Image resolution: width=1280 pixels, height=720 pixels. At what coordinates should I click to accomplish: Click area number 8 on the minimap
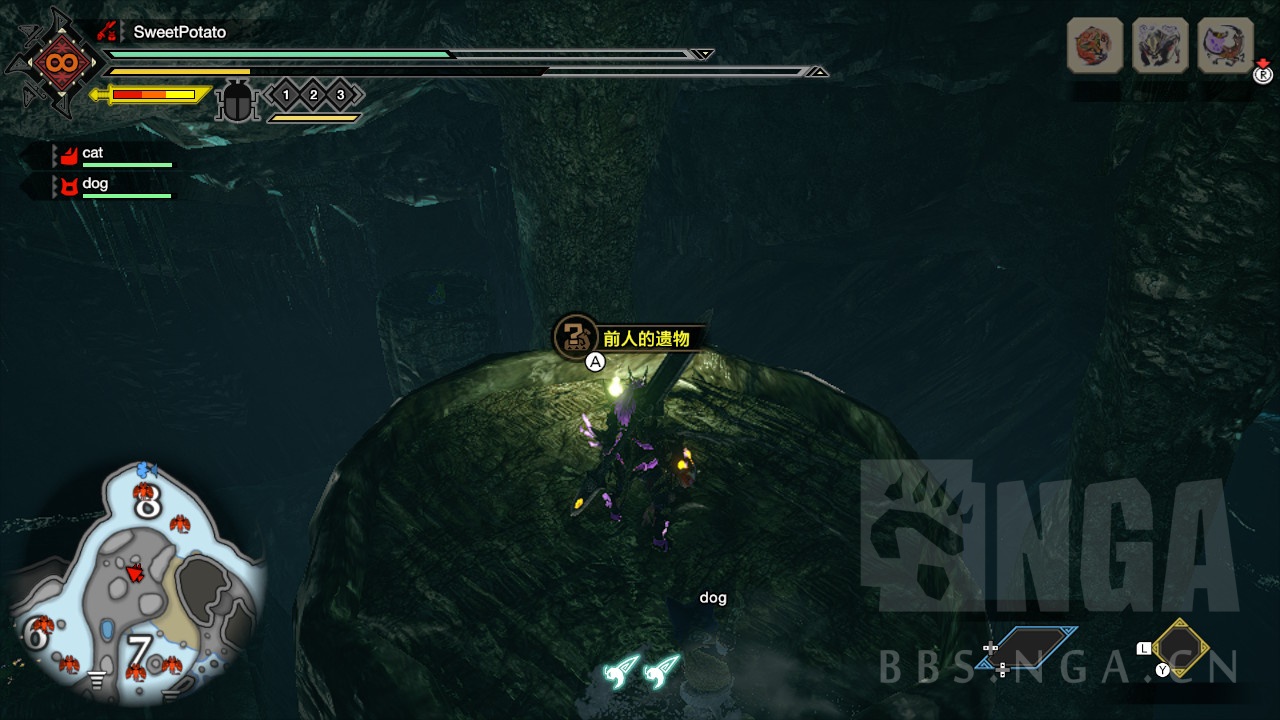coord(148,503)
